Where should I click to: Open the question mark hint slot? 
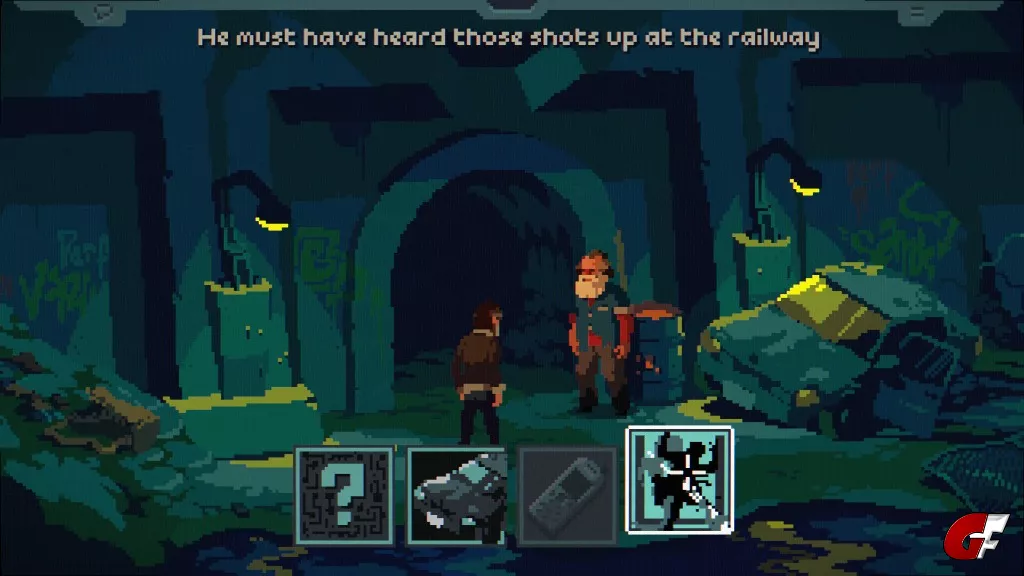coord(345,495)
